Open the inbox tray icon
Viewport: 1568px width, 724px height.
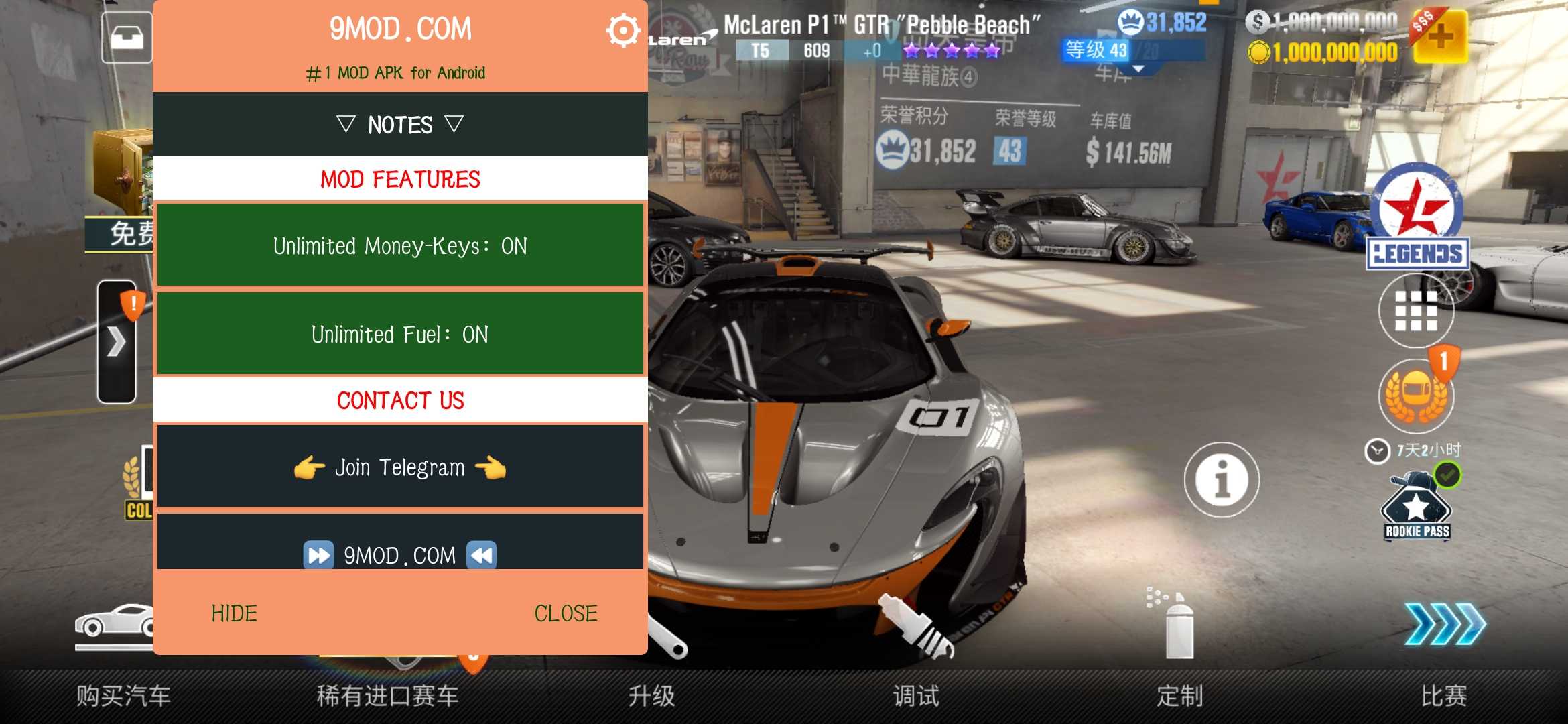pos(127,38)
